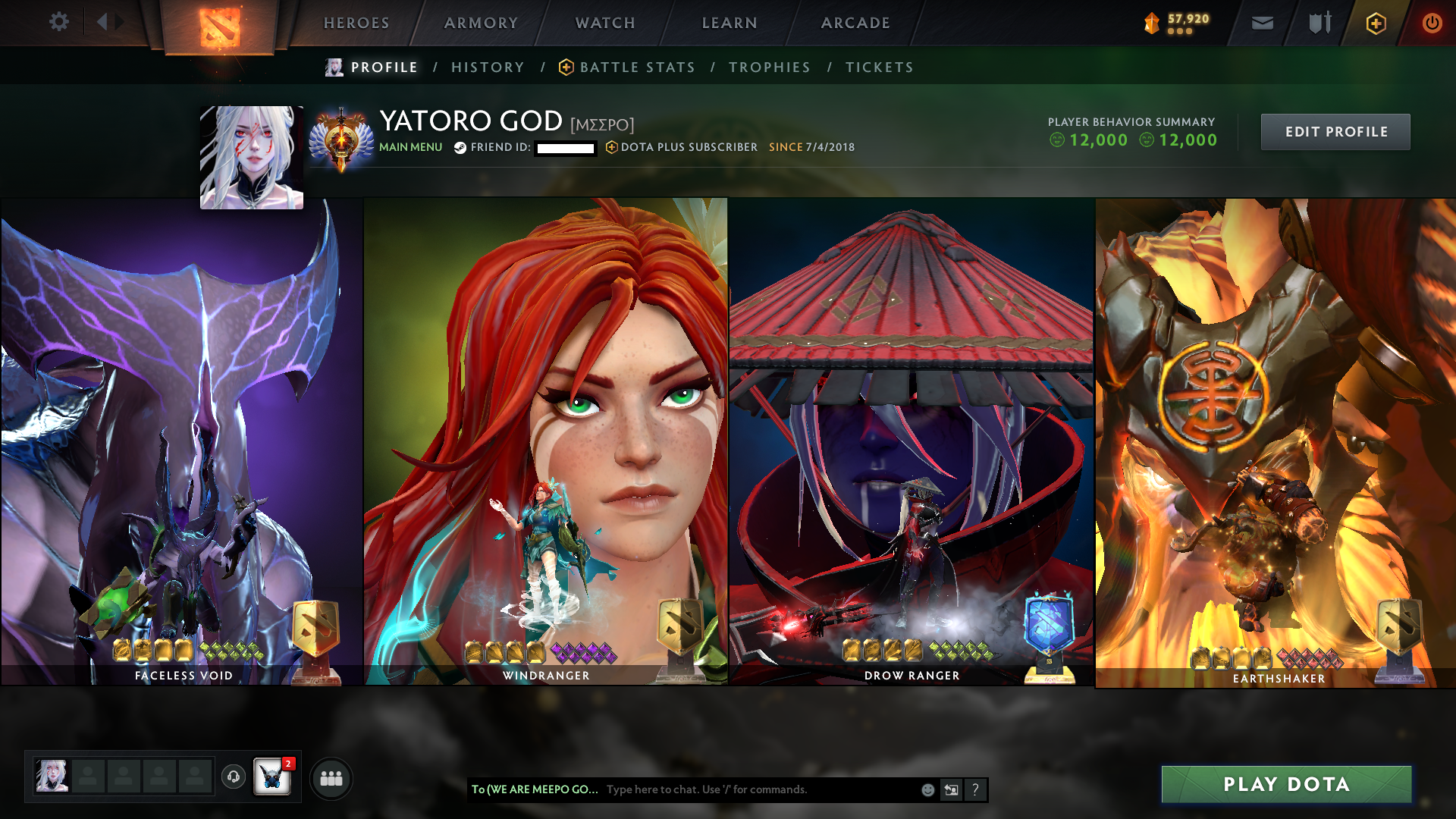This screenshot has height=819, width=1456.
Task: Open the ARCADE menu item
Action: (x=855, y=23)
